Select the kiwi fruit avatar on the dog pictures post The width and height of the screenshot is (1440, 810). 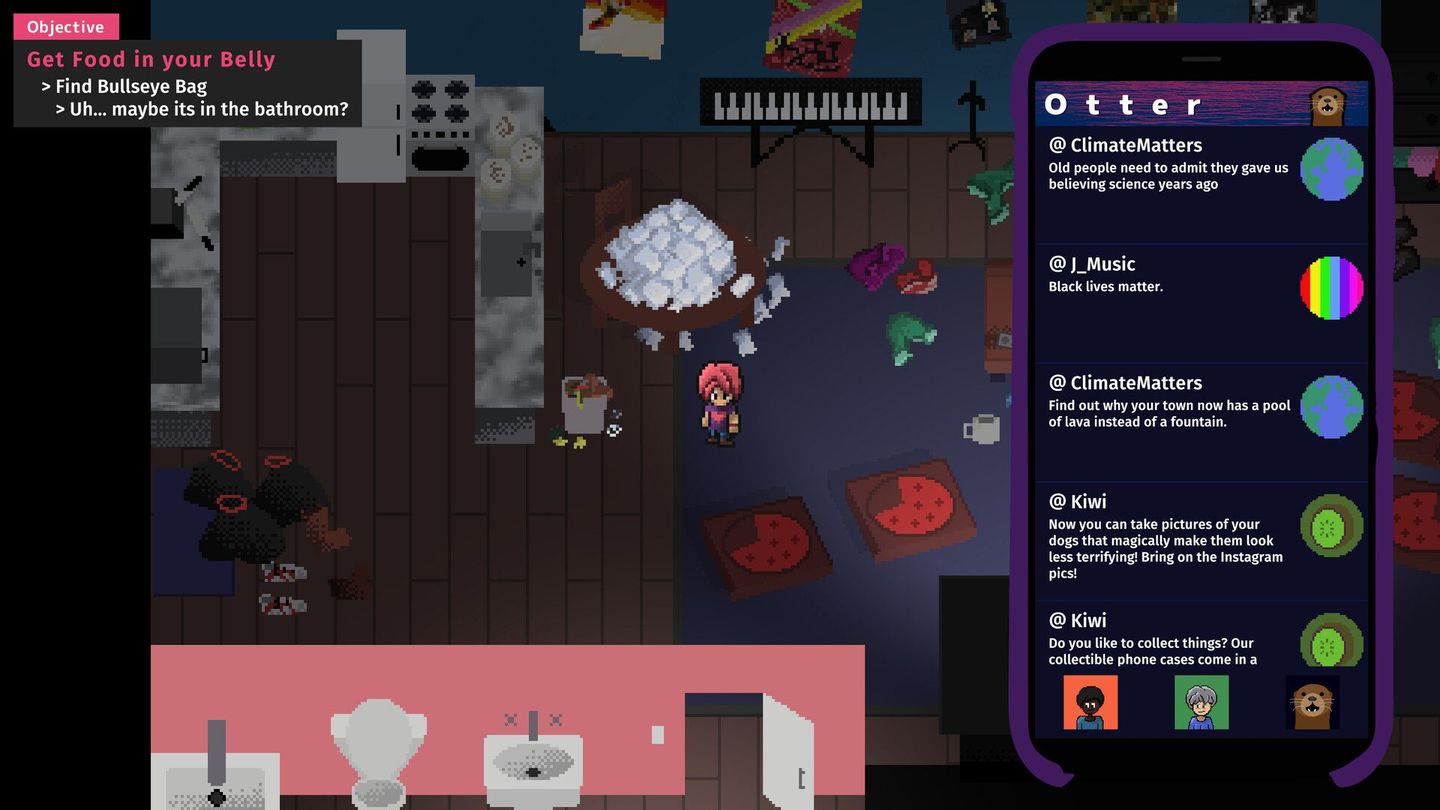pyautogui.click(x=1331, y=525)
